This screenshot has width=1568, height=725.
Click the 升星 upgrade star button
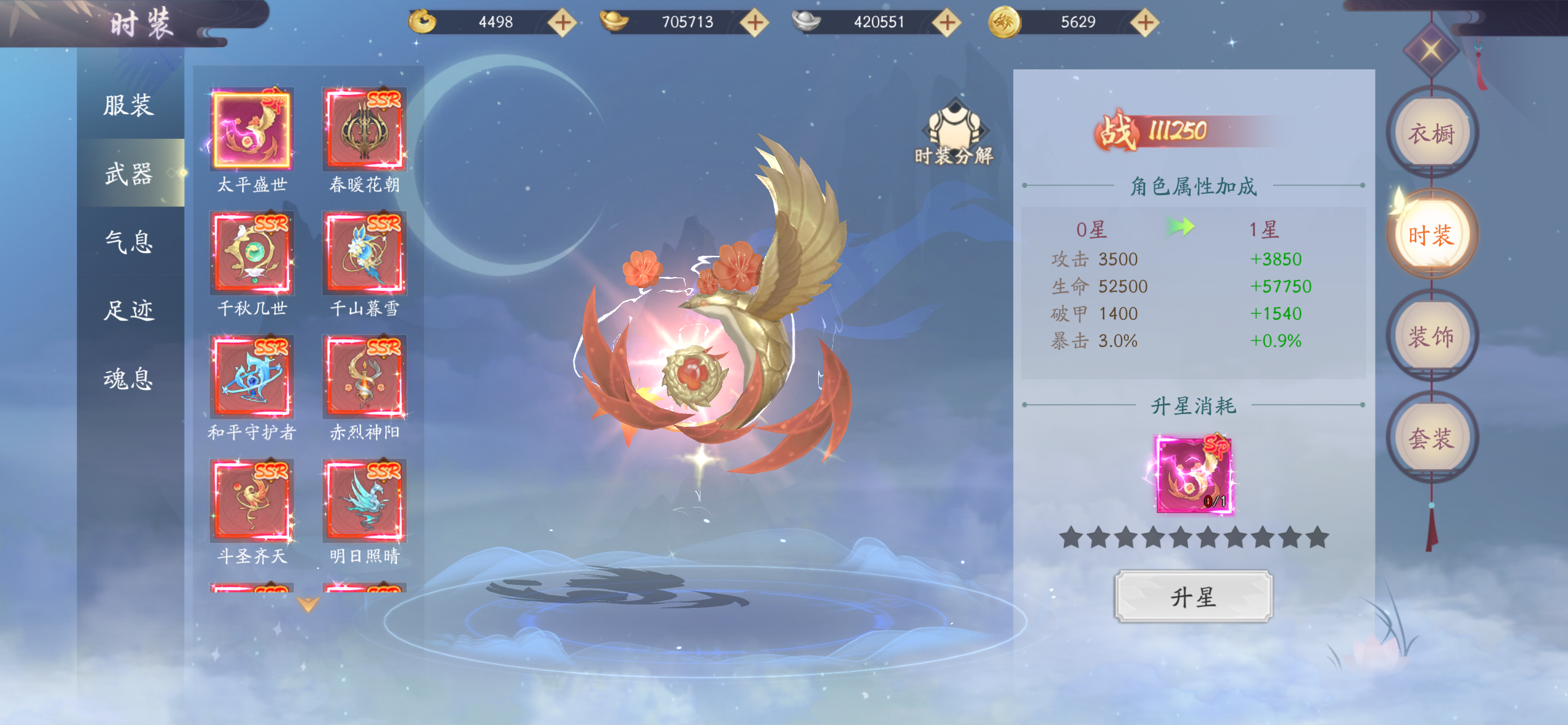pos(1193,597)
